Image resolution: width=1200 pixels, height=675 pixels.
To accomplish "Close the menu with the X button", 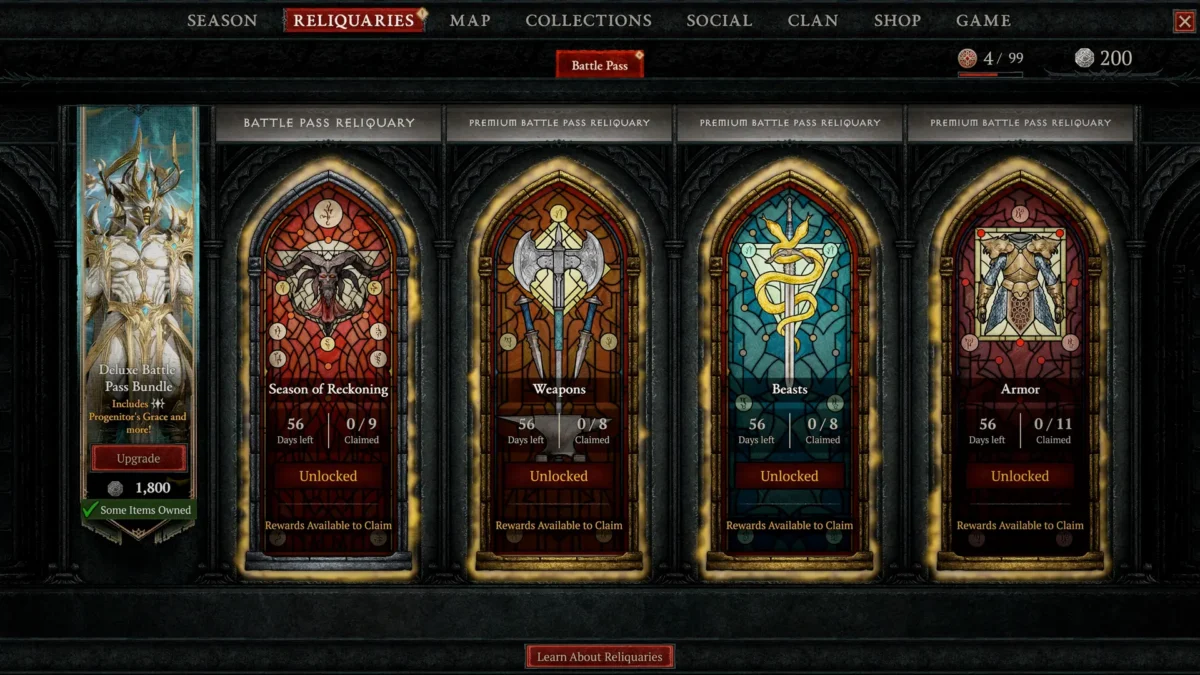I will 1184,21.
